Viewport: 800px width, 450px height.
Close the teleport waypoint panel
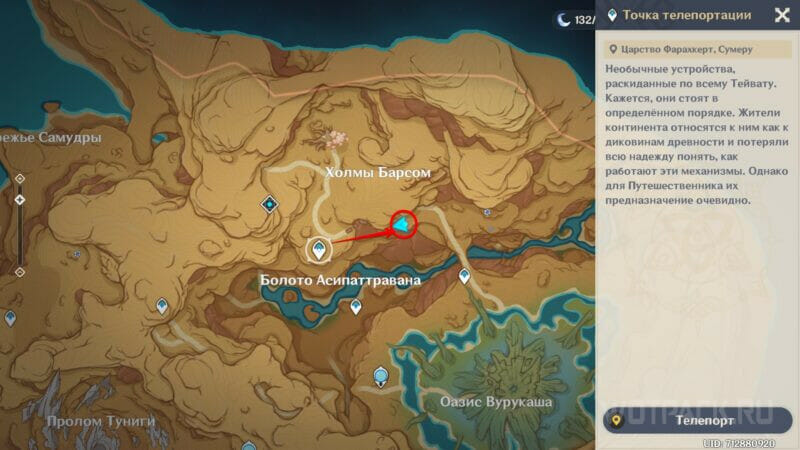[x=782, y=15]
